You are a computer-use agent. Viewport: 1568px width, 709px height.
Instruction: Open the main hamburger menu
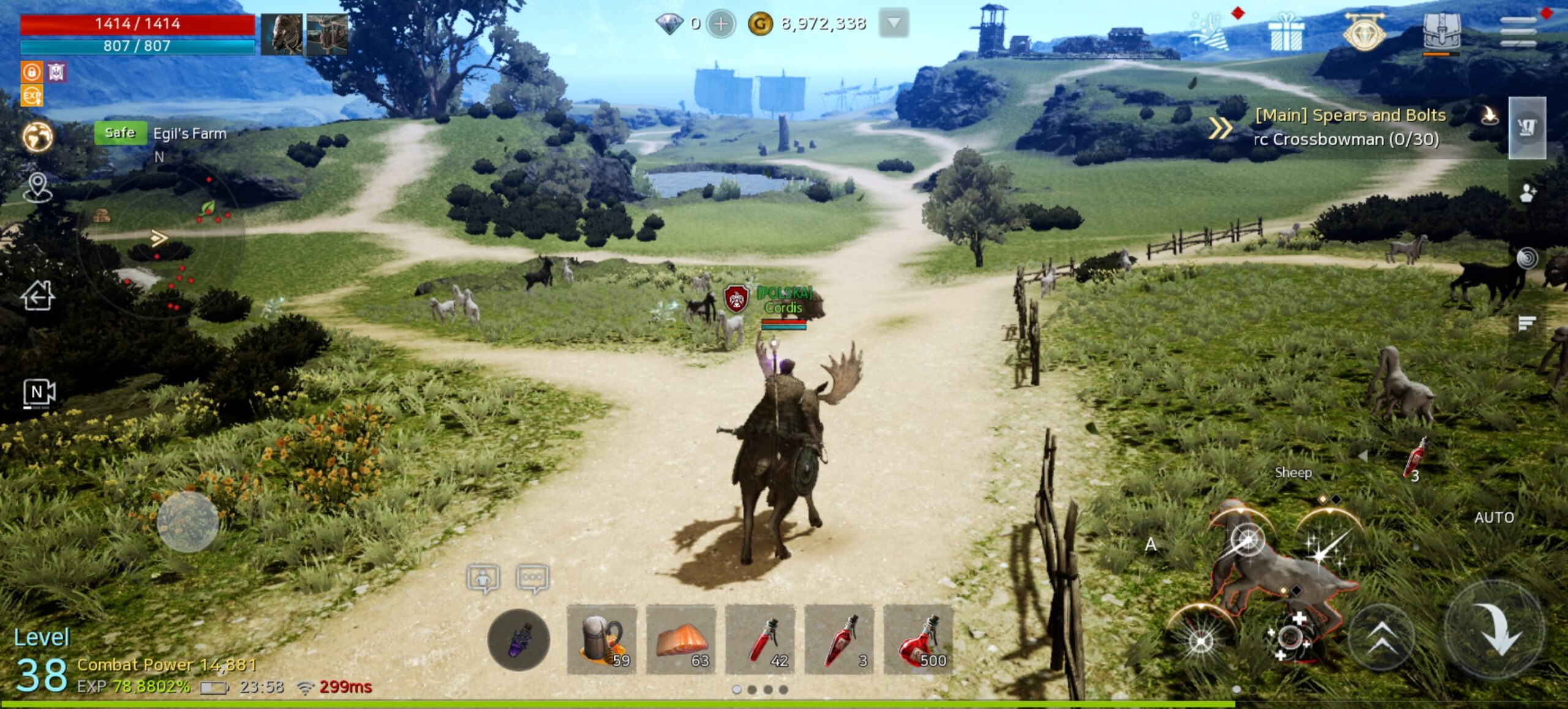[1518, 31]
